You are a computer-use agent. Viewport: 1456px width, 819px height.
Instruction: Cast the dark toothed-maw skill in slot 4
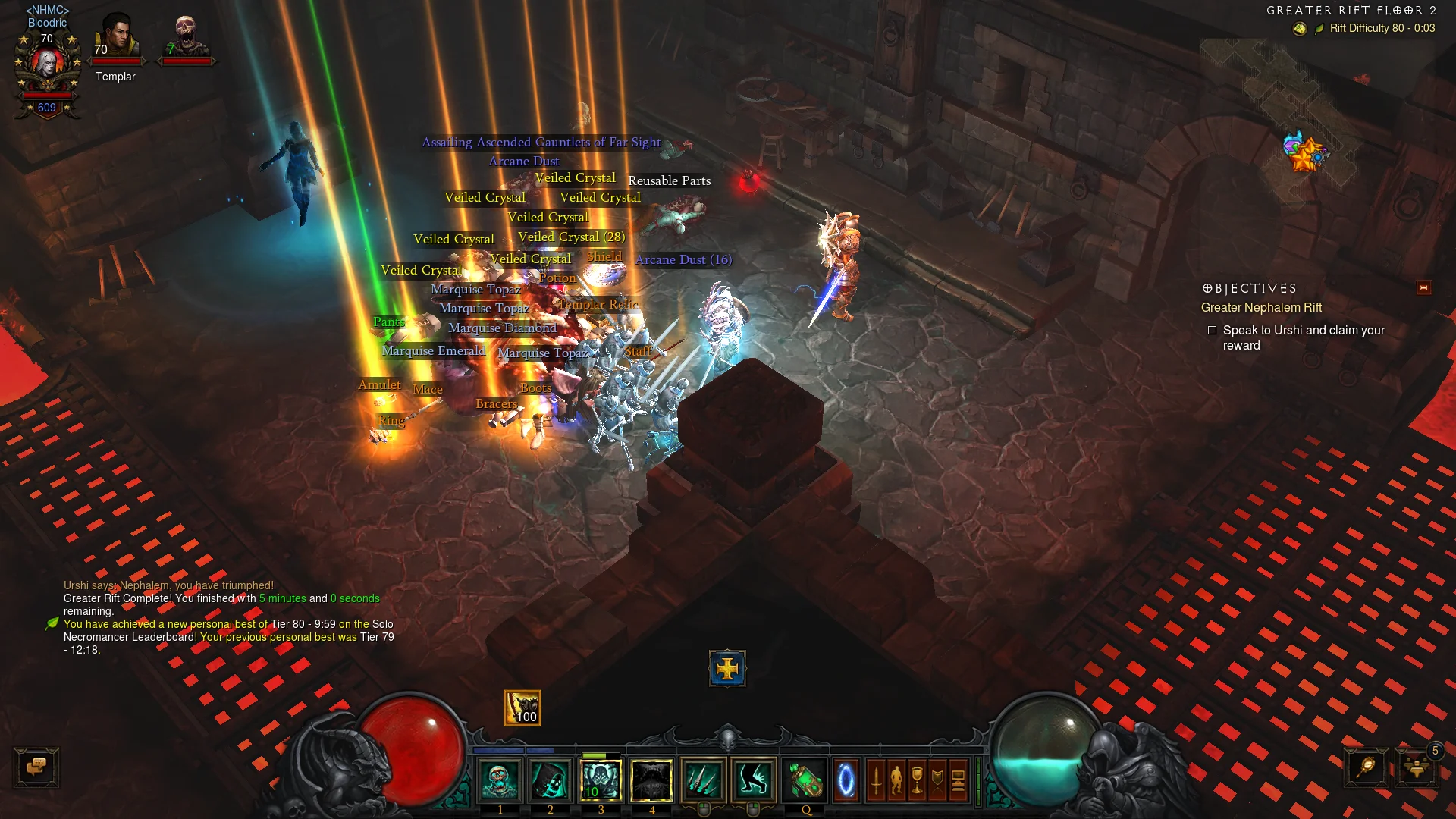tap(651, 780)
